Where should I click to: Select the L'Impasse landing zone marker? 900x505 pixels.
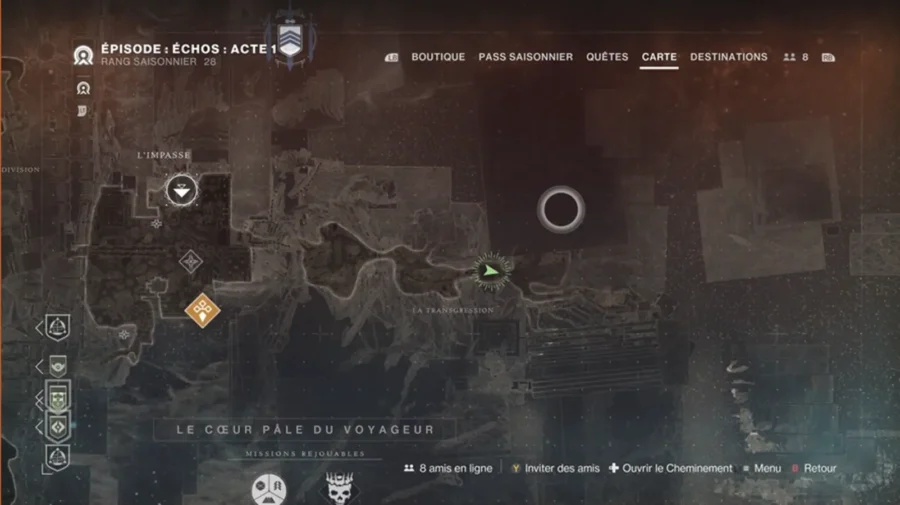(181, 189)
